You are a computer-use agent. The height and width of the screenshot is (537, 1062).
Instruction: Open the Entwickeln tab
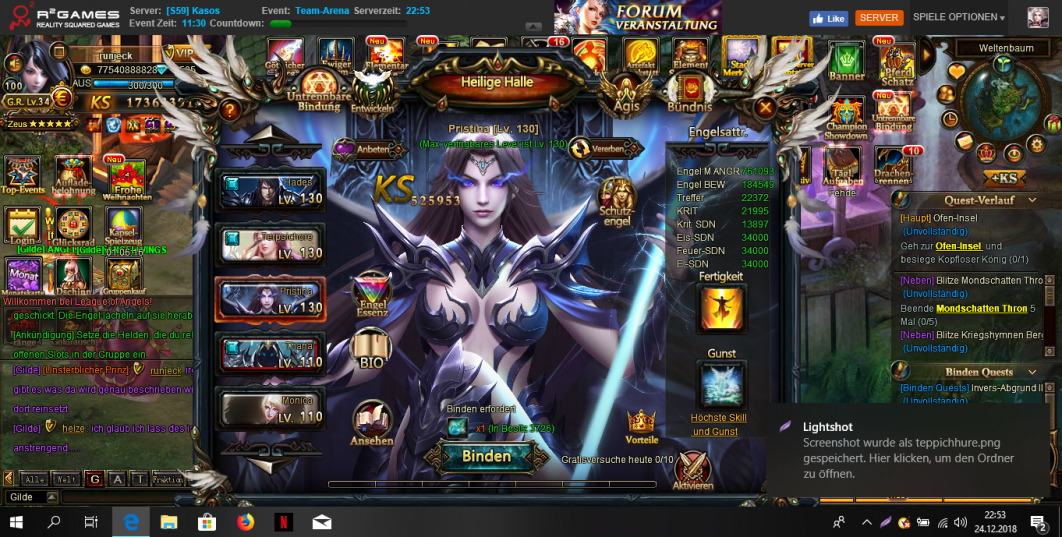point(372,95)
